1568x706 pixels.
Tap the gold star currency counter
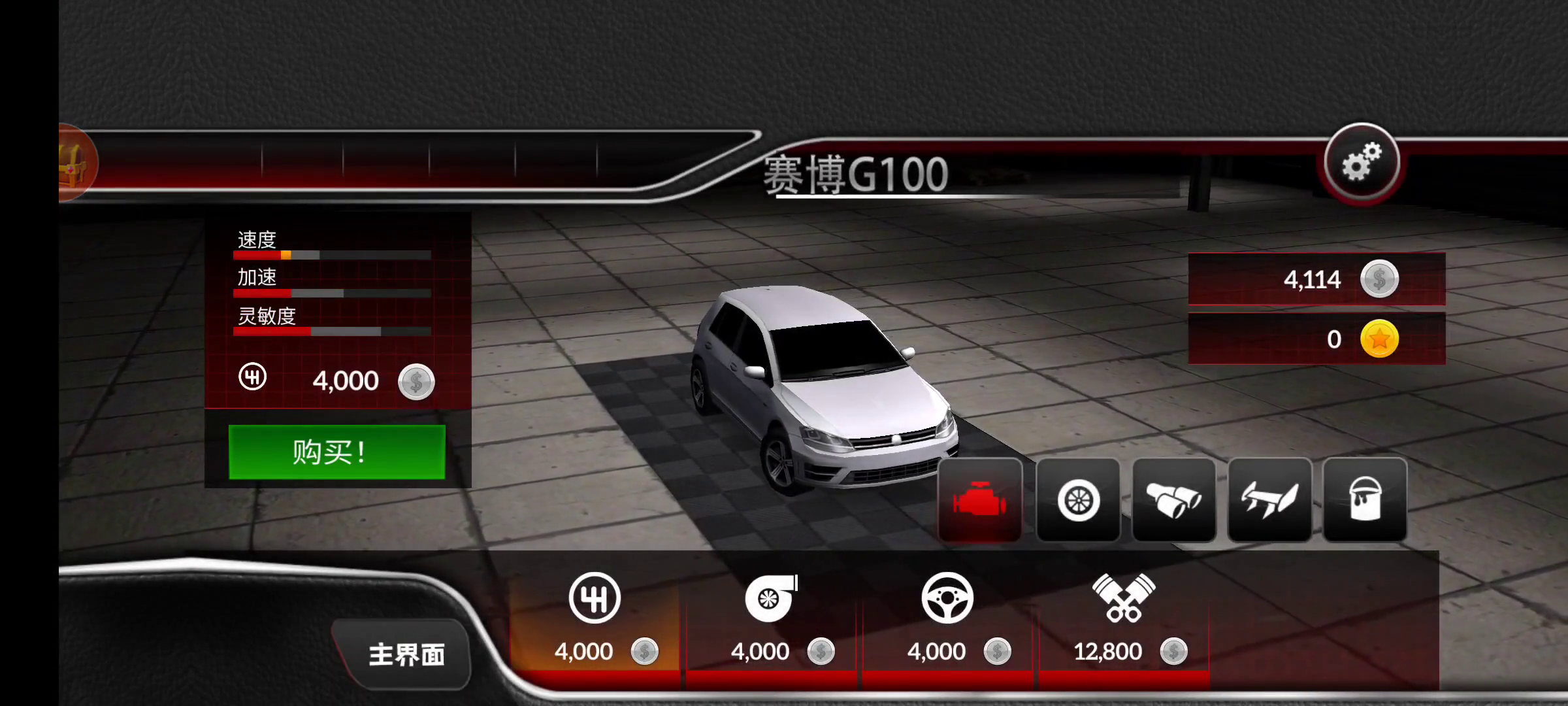[1316, 339]
